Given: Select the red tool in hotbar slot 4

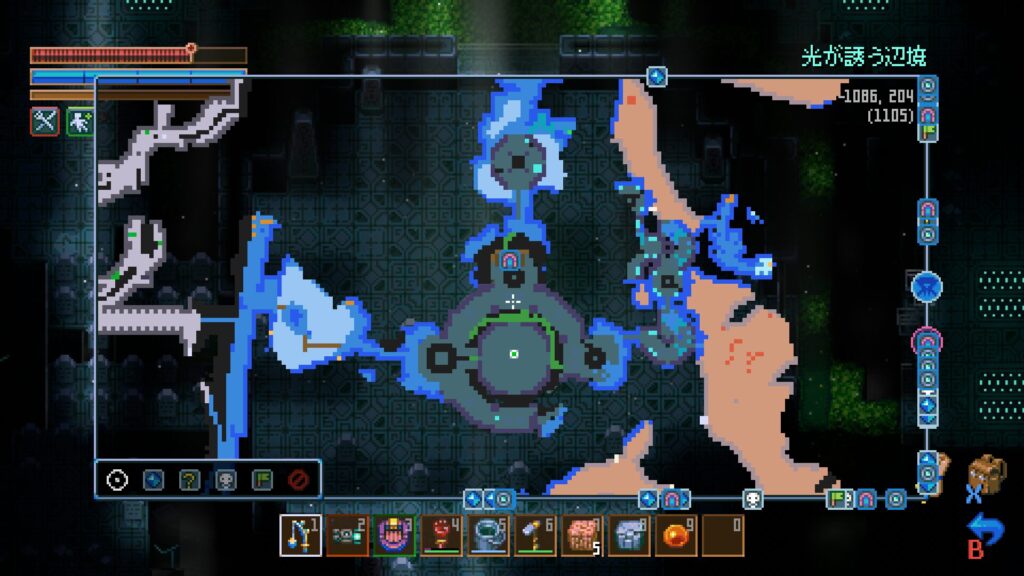Looking at the screenshot, I should coord(441,535).
